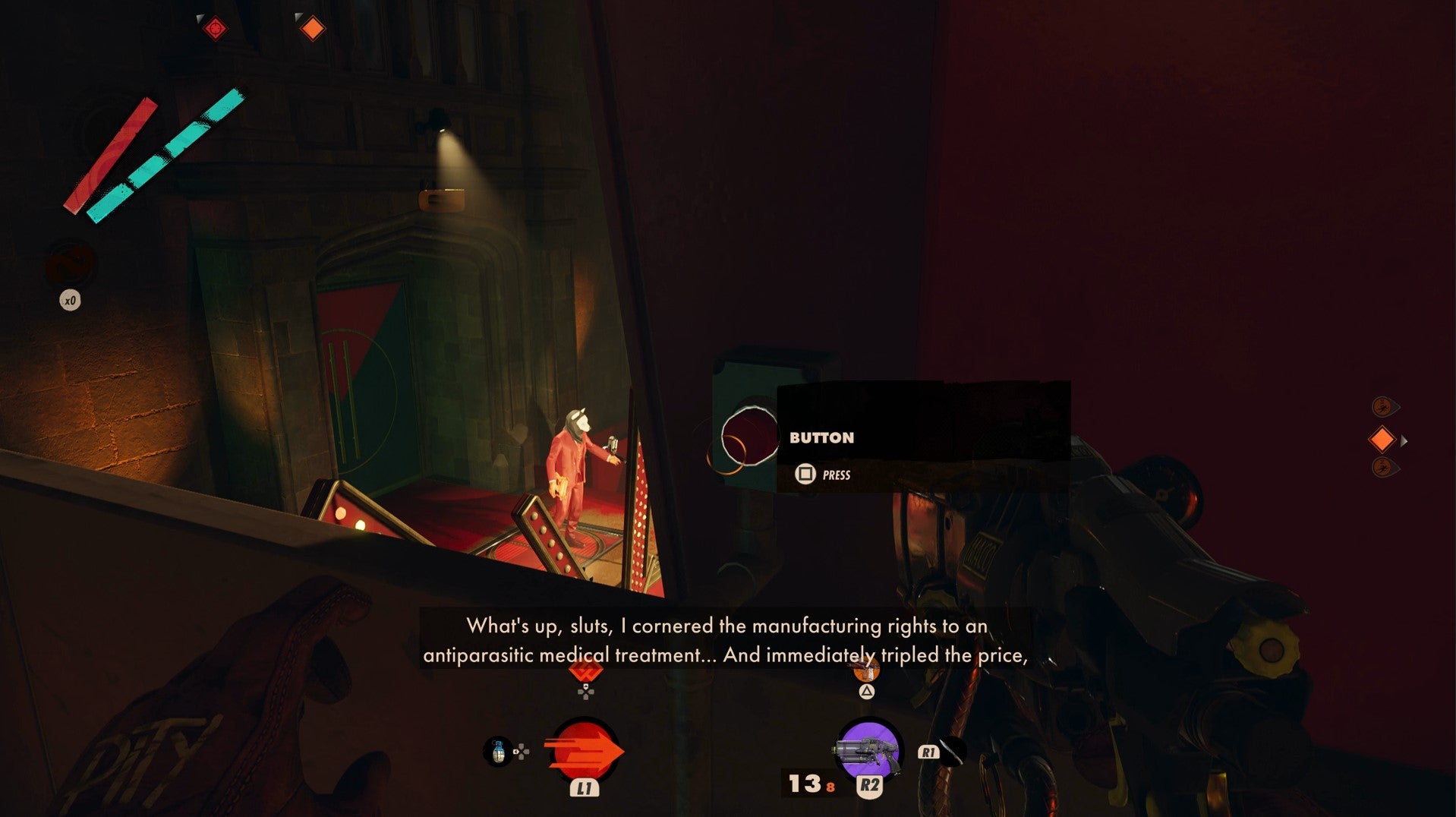Expand the marker arrow beside the orange diamond
This screenshot has width=1456, height=817.
pyautogui.click(x=1405, y=440)
